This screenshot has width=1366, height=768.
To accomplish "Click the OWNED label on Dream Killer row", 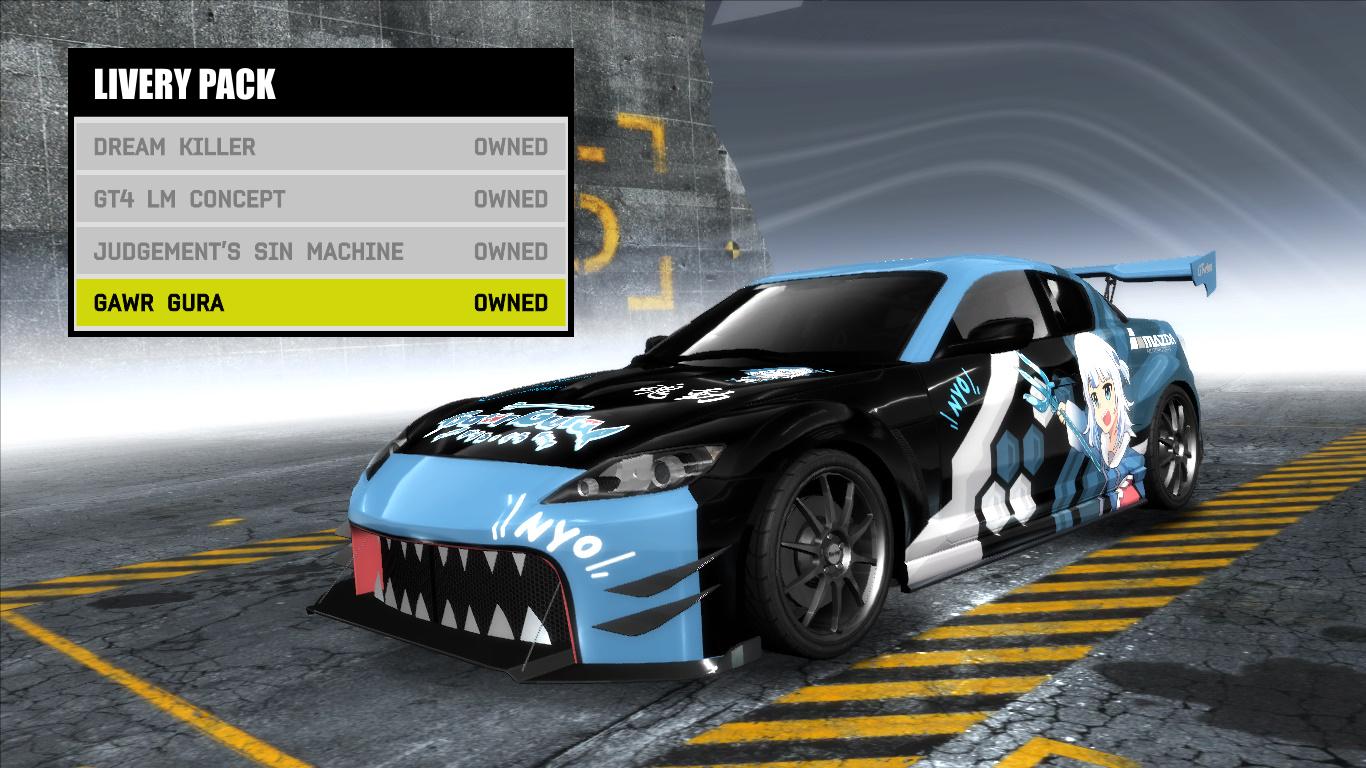I will (512, 146).
